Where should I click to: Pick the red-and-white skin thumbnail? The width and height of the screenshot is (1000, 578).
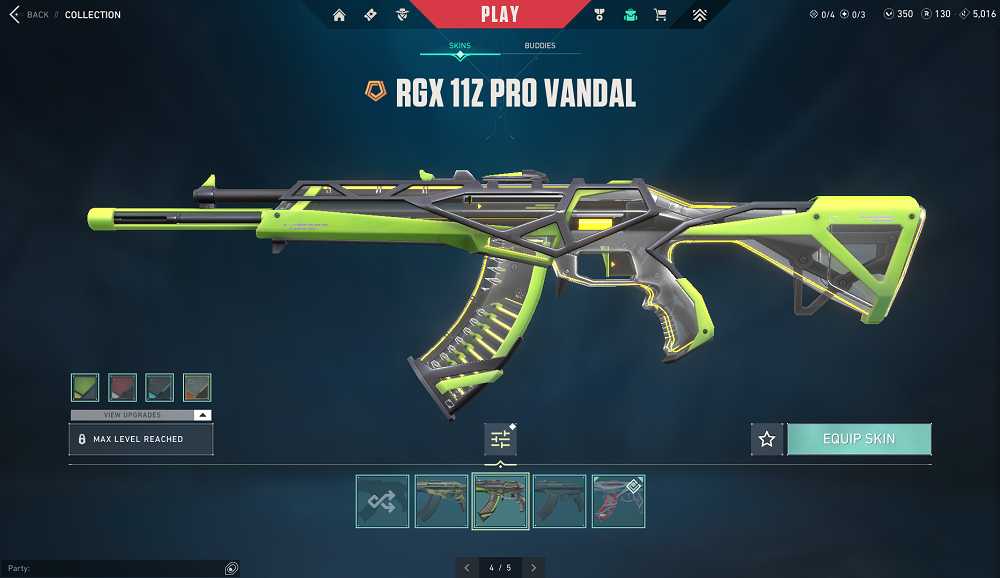click(618, 501)
